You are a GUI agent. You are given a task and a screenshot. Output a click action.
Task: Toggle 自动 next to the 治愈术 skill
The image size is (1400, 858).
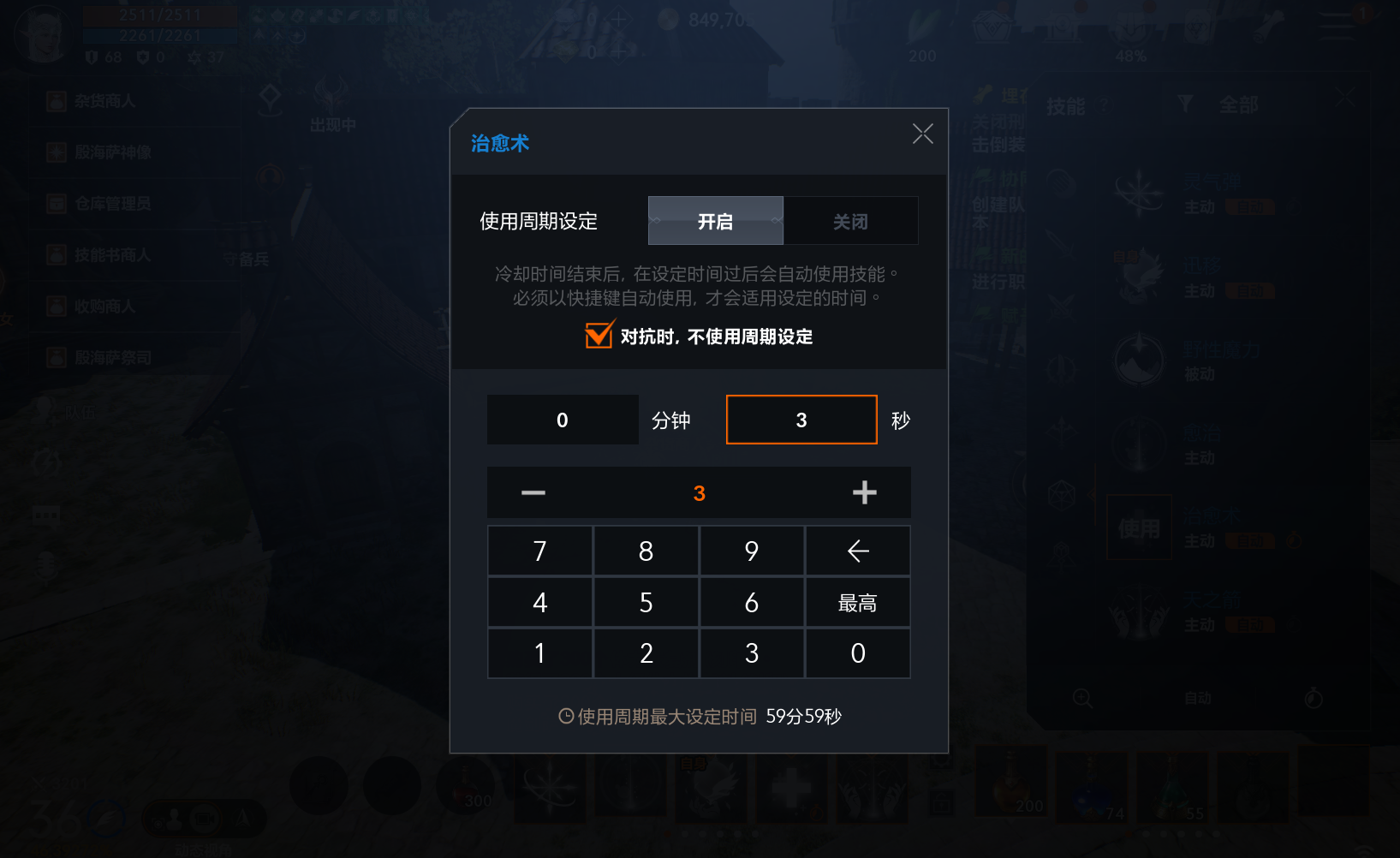coord(1251,540)
